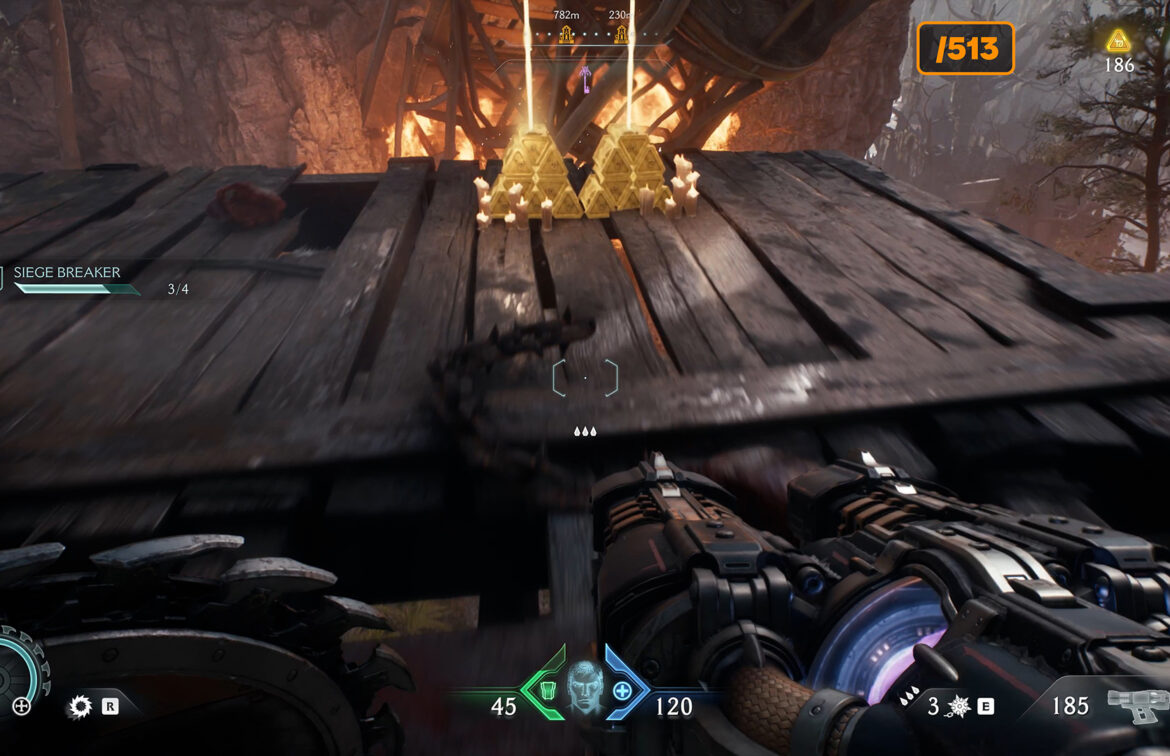Click the gold currency triangle icon
Viewport: 1170px width, 756px height.
click(x=1118, y=41)
